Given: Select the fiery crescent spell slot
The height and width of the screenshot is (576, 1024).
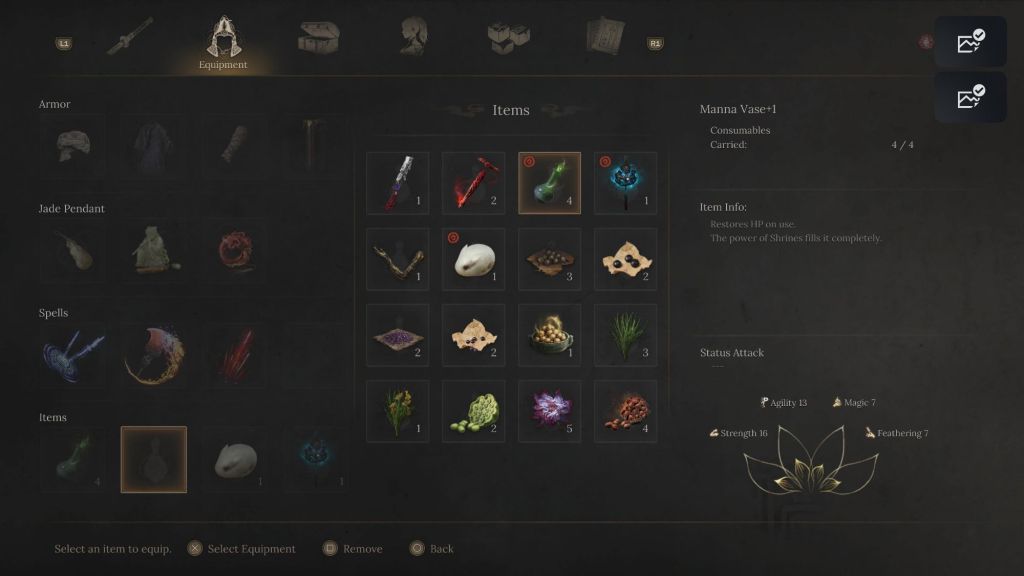Looking at the screenshot, I should 154,355.
